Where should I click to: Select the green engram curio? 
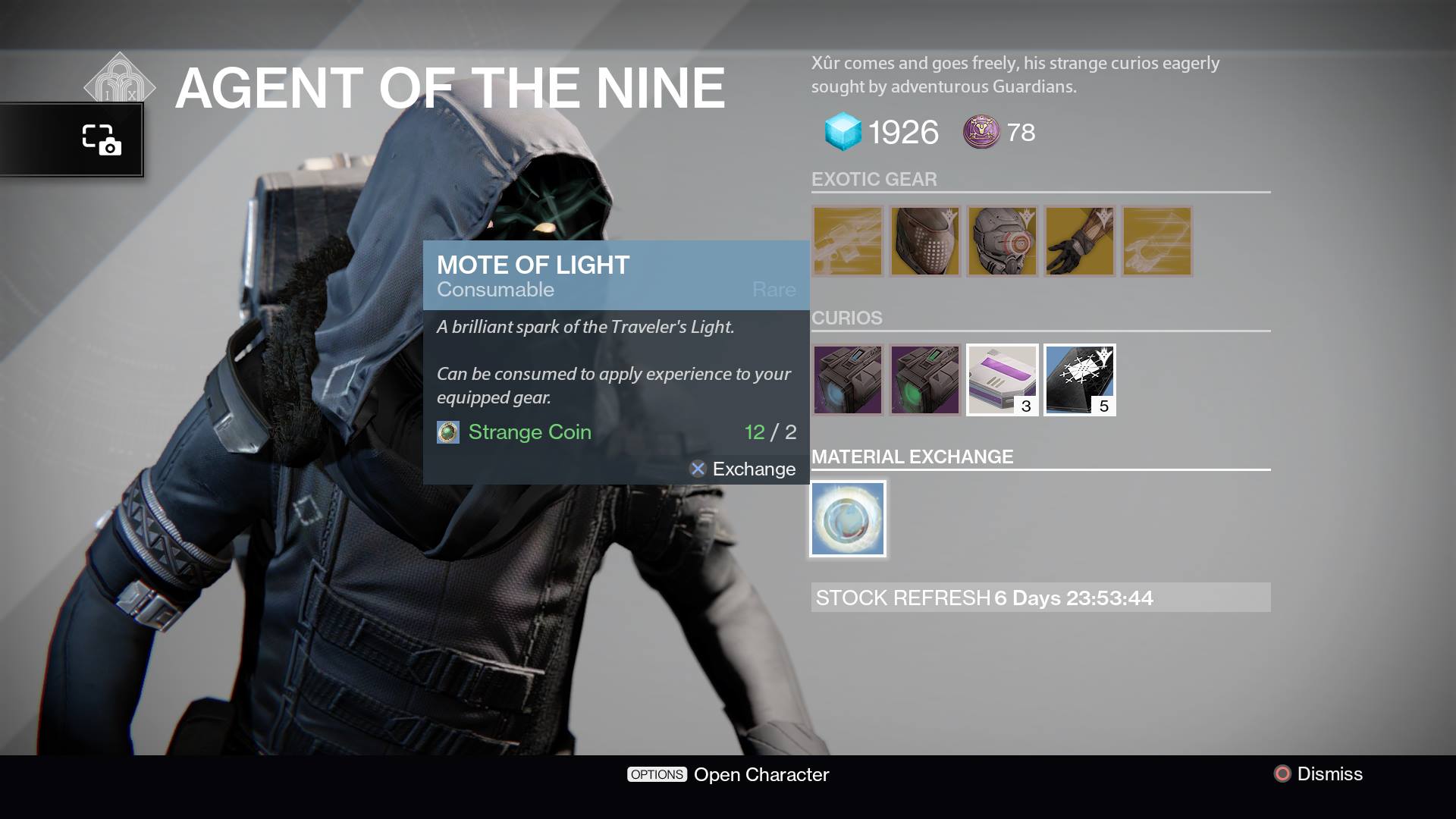[924, 380]
